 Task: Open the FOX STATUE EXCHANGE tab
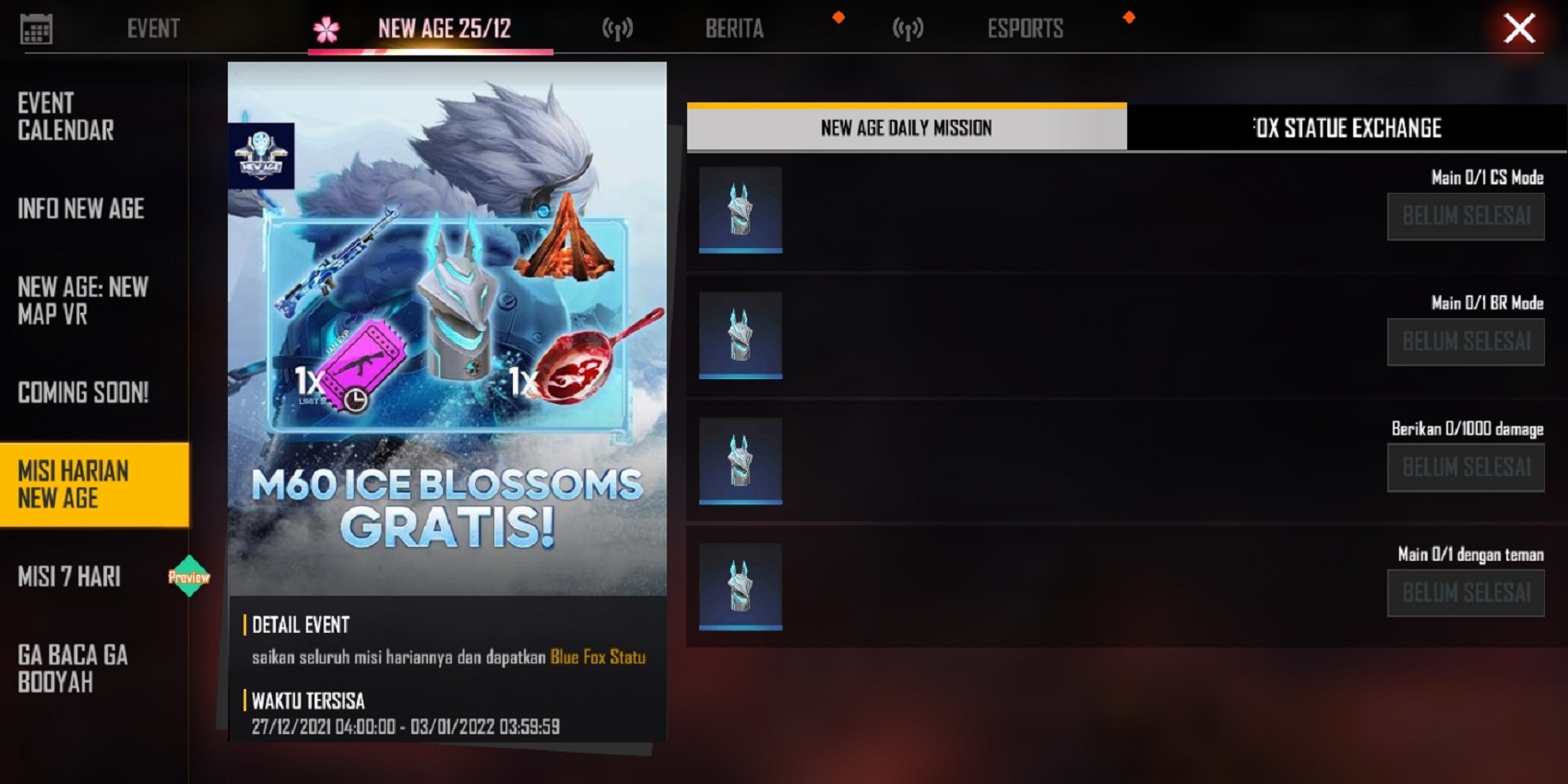pos(1347,128)
